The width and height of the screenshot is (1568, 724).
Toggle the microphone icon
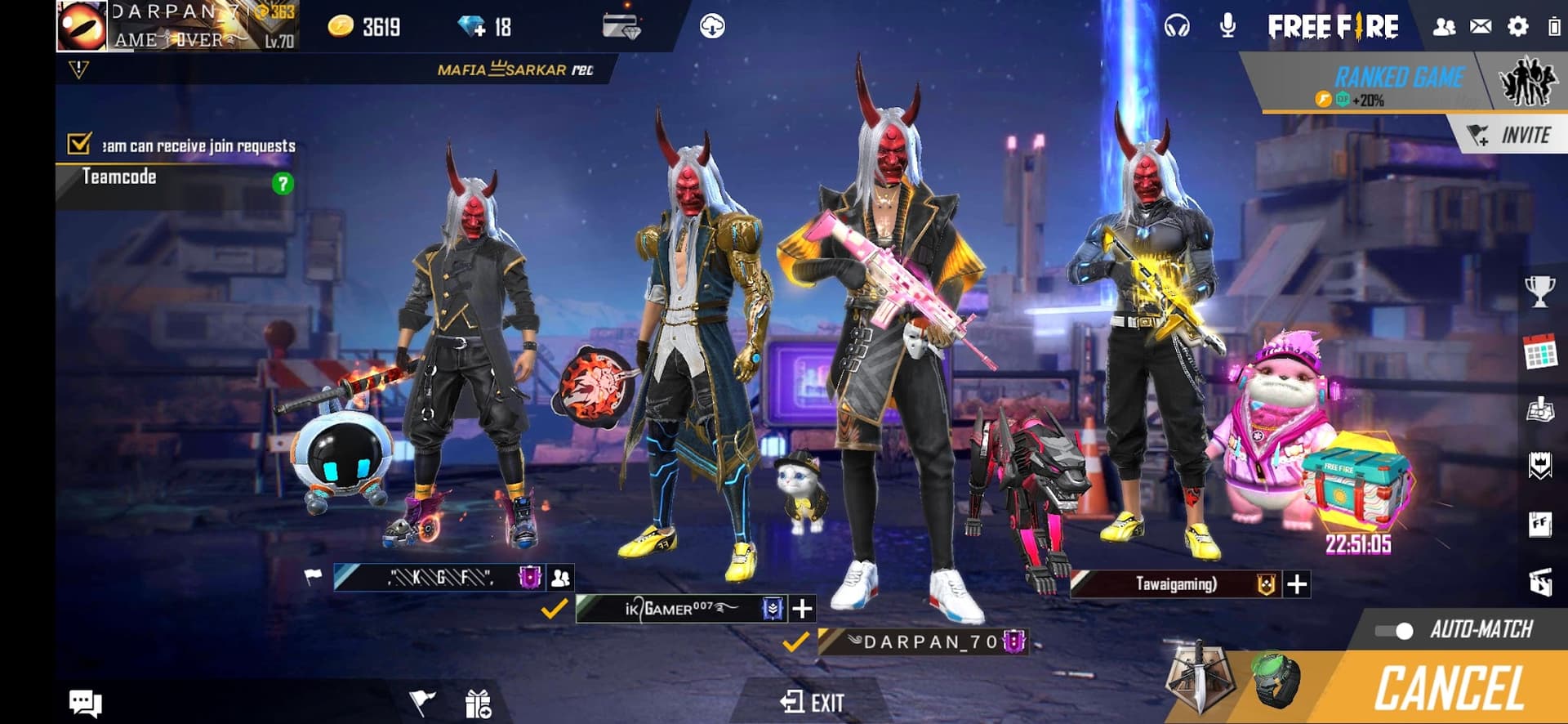[1227, 27]
